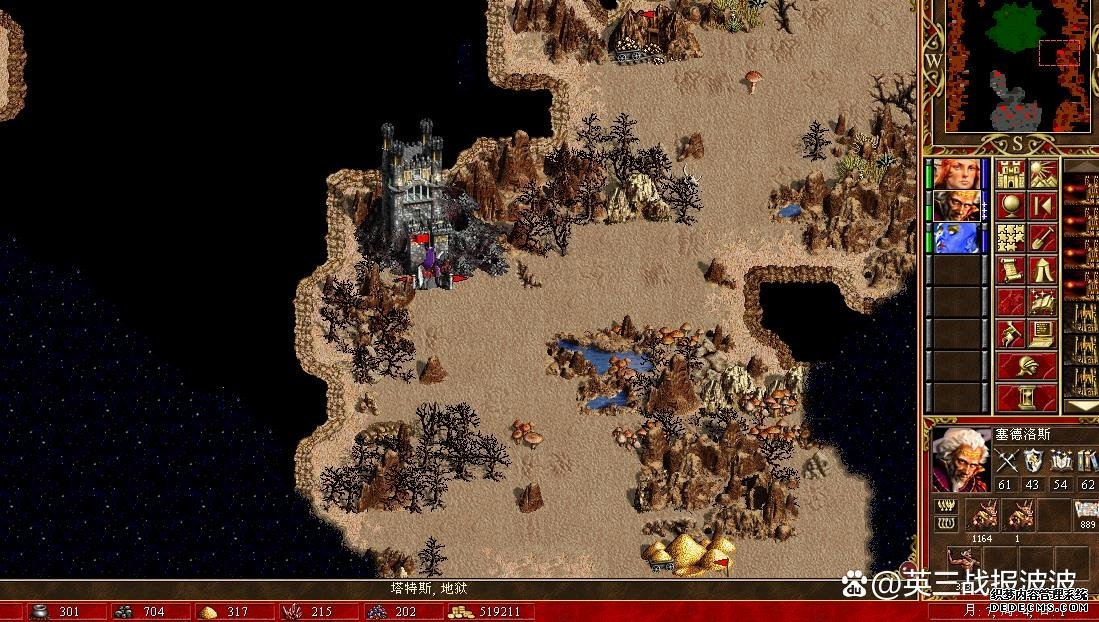Select the horned crowned hero portrait
This screenshot has height=622, width=1099.
click(x=958, y=206)
